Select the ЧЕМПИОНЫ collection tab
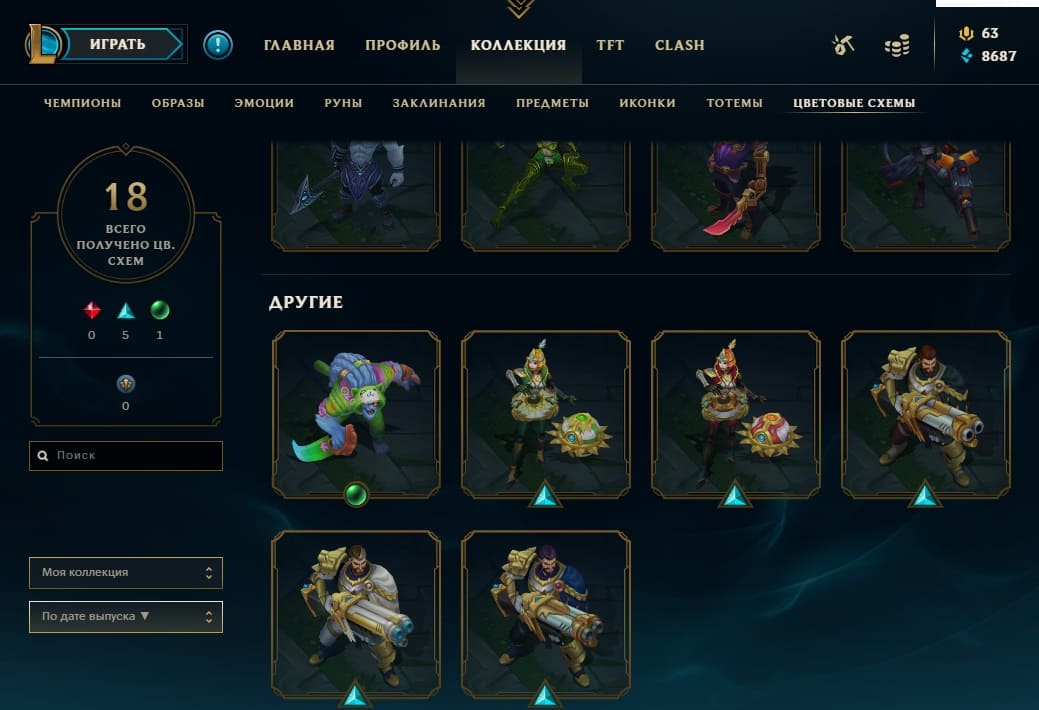 83,103
